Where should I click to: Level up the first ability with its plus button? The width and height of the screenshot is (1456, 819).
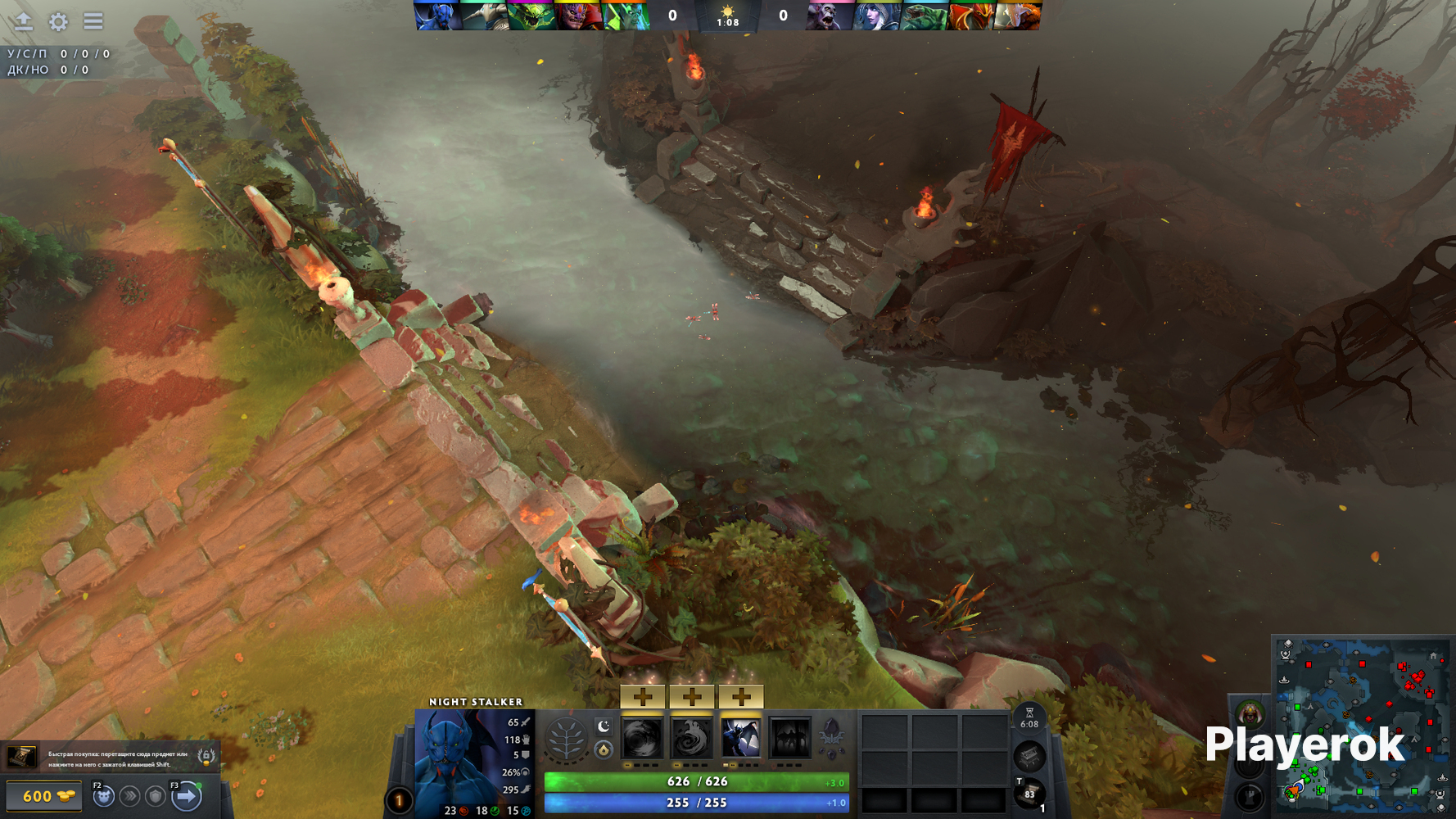click(643, 697)
